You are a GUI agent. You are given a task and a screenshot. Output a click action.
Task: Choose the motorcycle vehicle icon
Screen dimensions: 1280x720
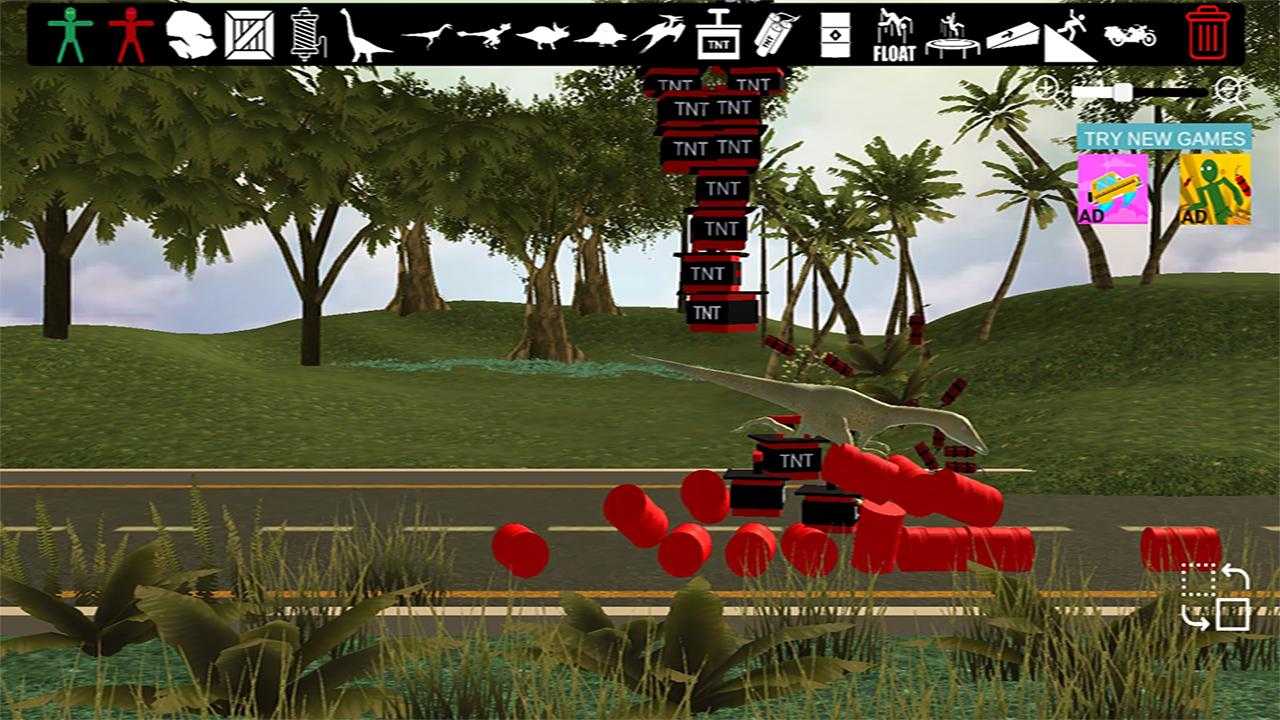[1130, 35]
